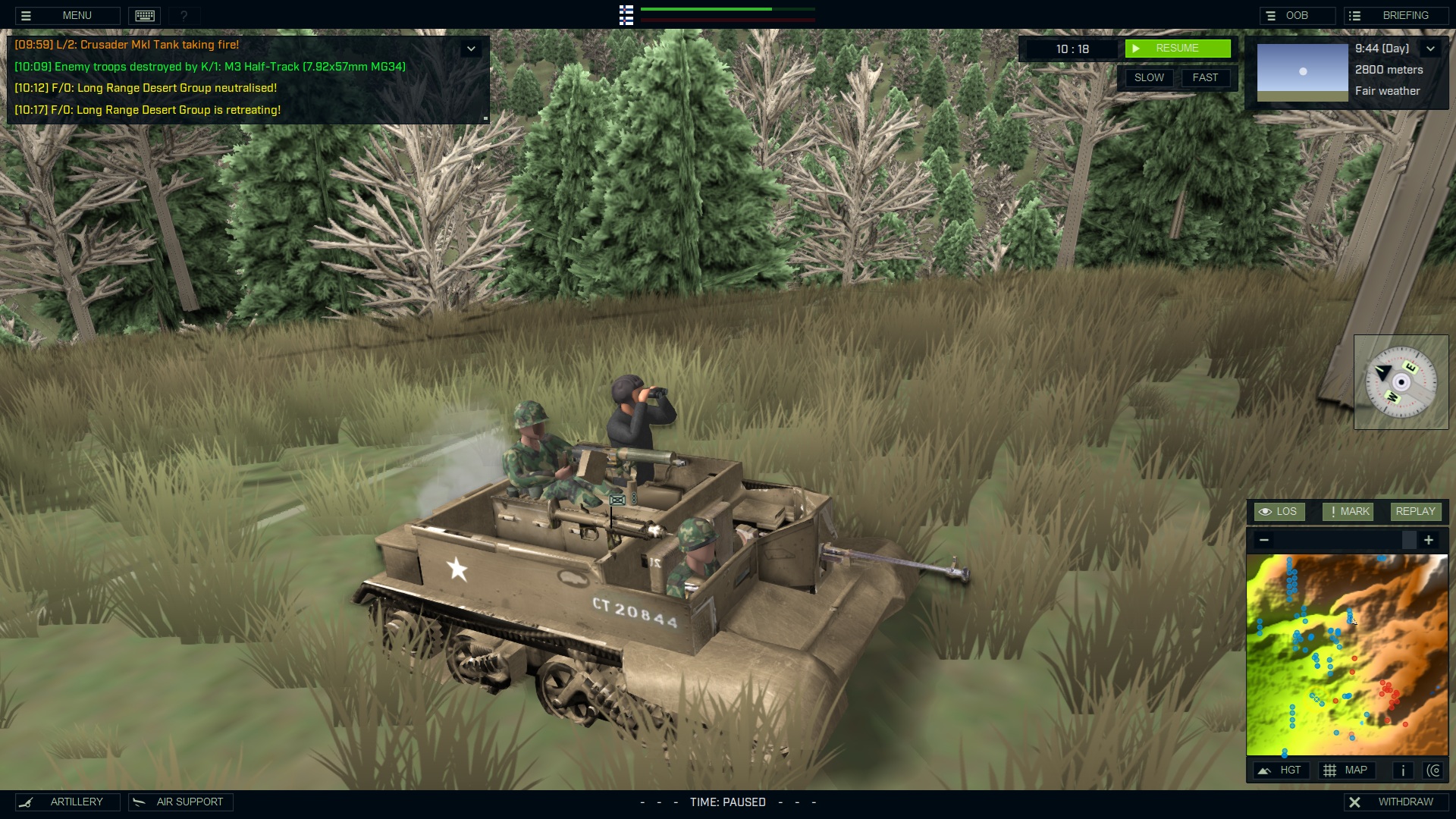Click the compass rose at the right side
The width and height of the screenshot is (1456, 819).
coord(1401,382)
